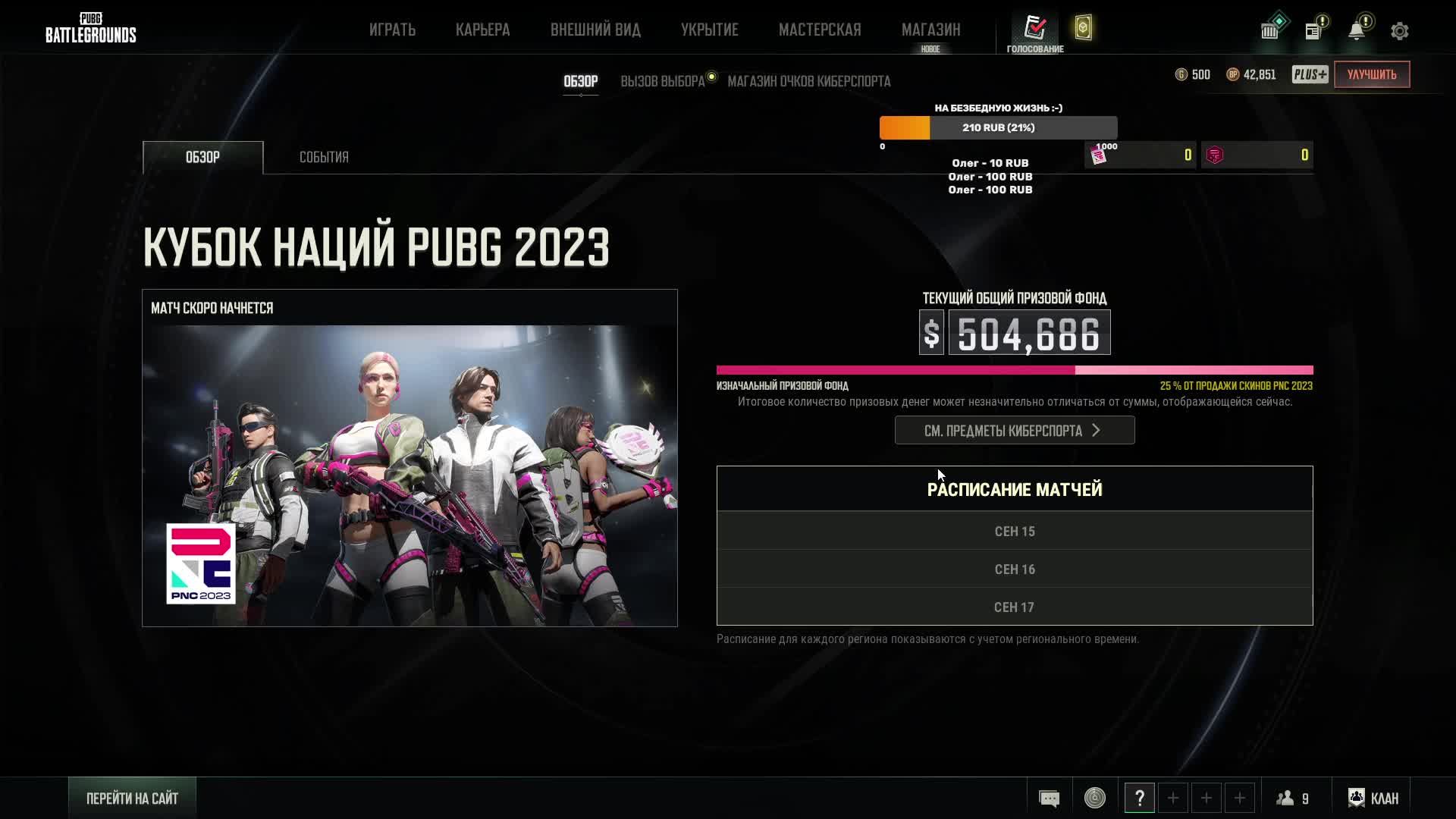The width and height of the screenshot is (1456, 819).
Task: Go to the КАРЬЕРА section
Action: click(x=482, y=30)
